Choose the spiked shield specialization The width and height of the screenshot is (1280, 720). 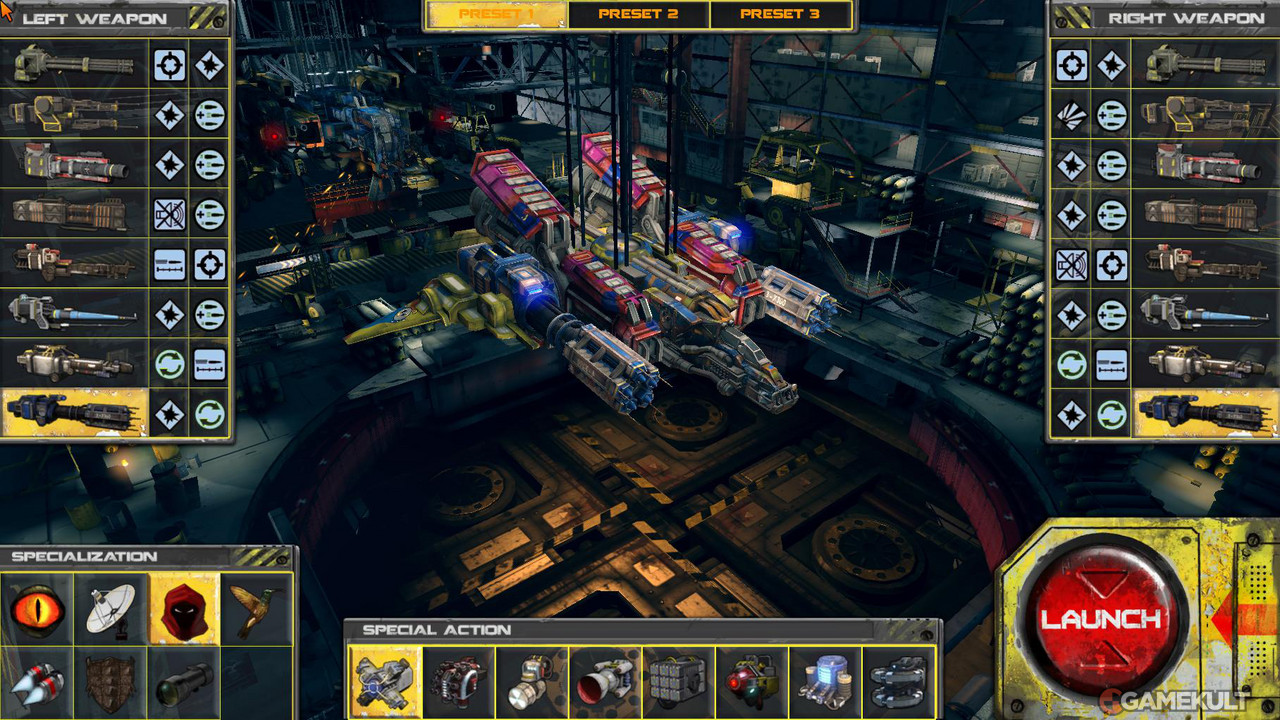(x=110, y=683)
